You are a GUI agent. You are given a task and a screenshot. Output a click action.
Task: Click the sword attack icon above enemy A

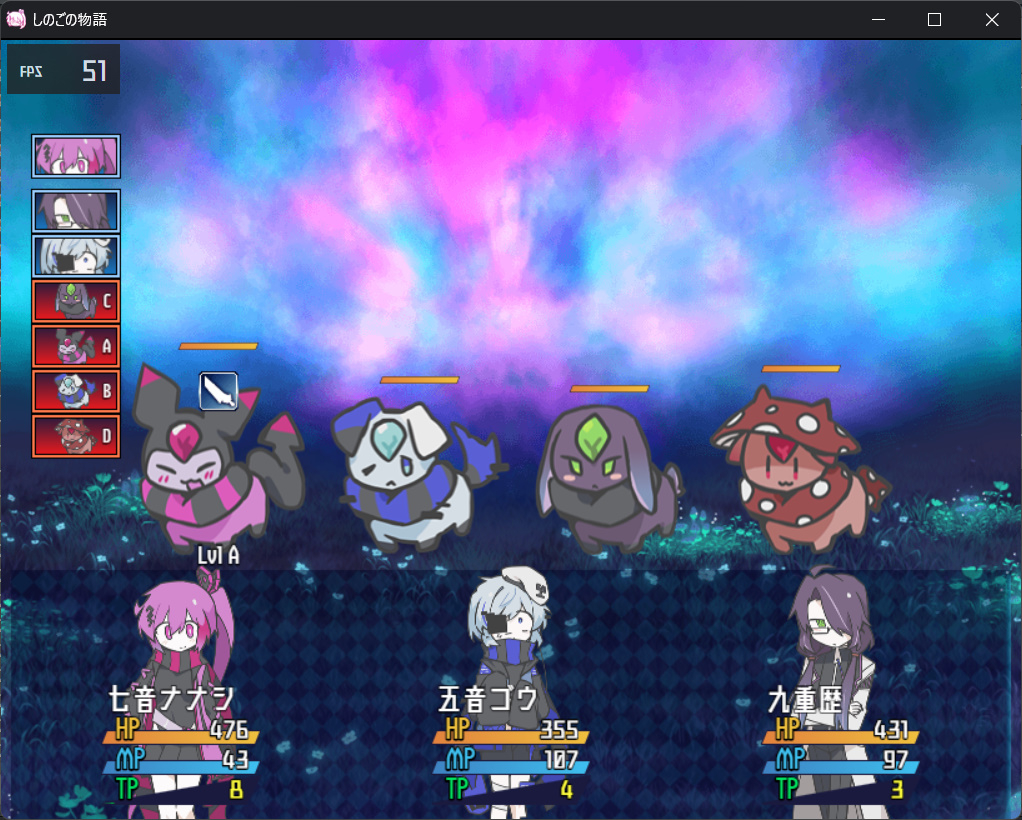click(x=218, y=391)
